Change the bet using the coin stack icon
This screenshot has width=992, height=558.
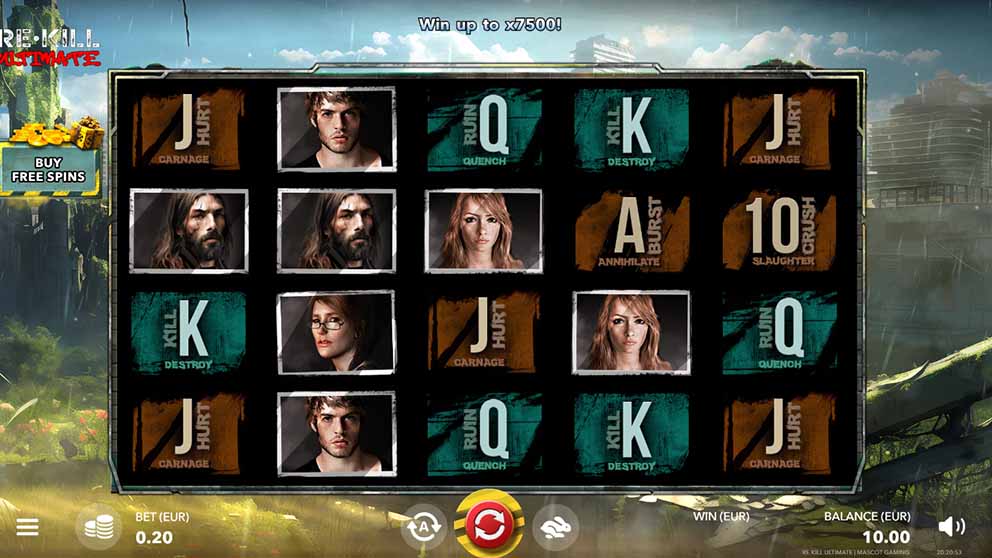click(98, 526)
